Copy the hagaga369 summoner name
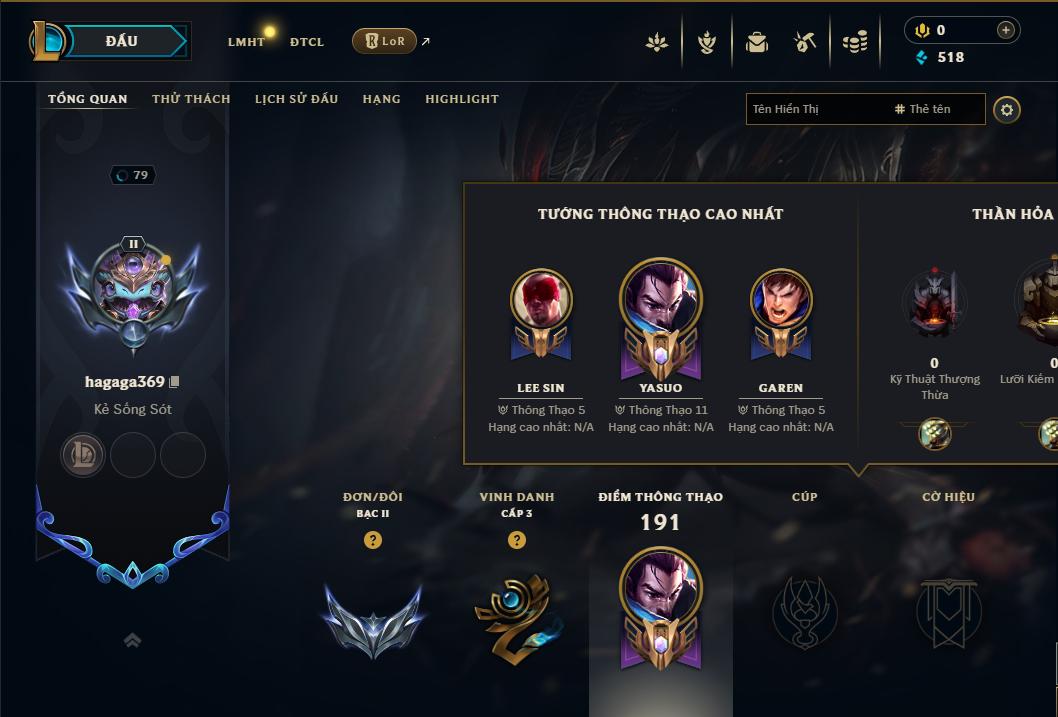 pos(175,382)
